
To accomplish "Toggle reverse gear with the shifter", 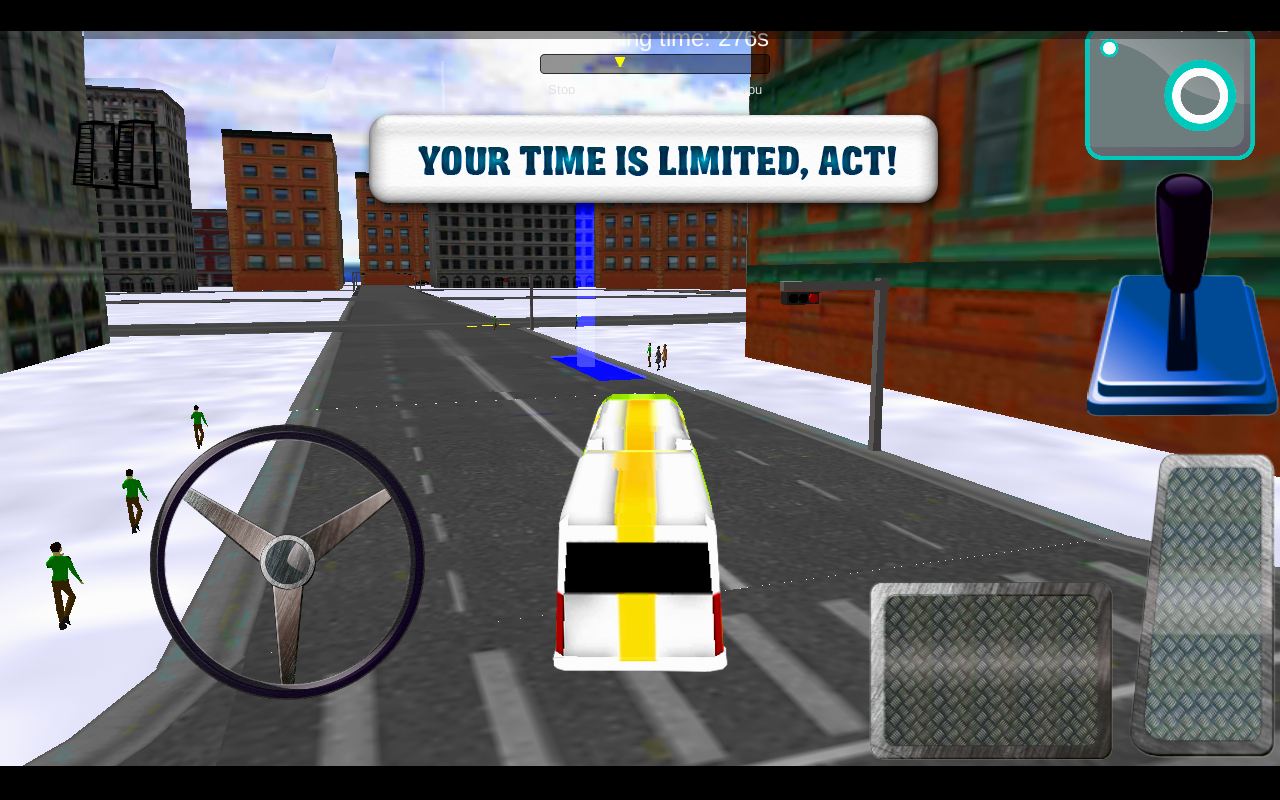I will 1180,290.
